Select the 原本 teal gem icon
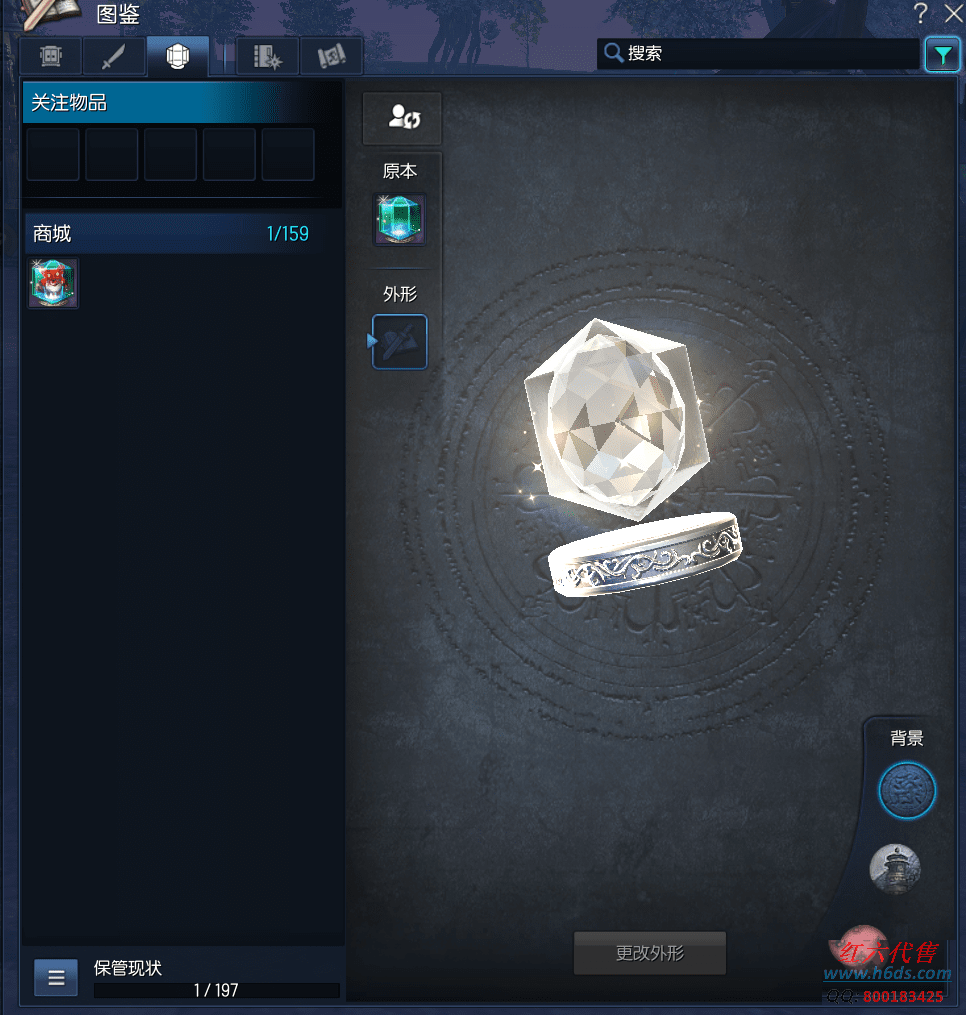The width and height of the screenshot is (966, 1015). tap(400, 220)
